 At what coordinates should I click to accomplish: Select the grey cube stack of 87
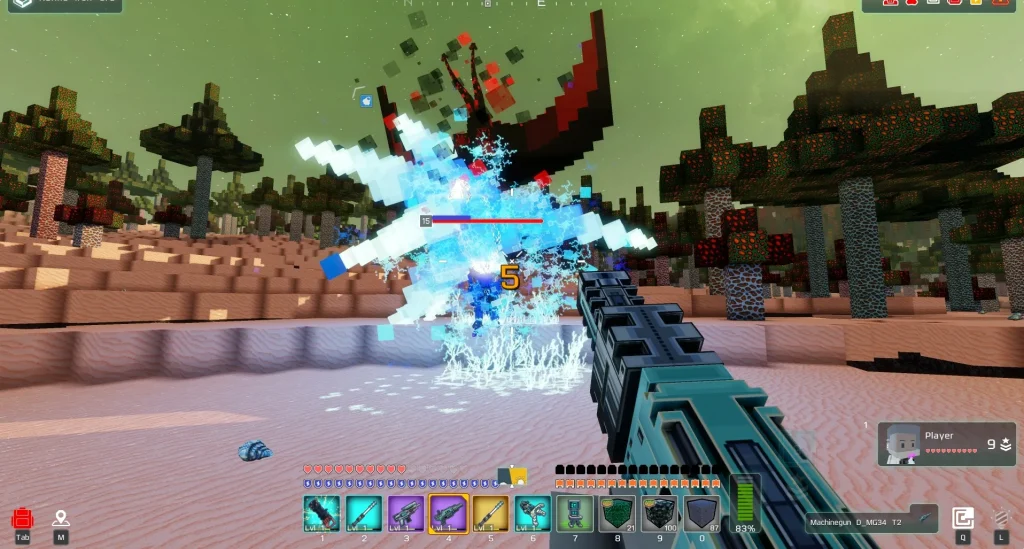point(701,514)
